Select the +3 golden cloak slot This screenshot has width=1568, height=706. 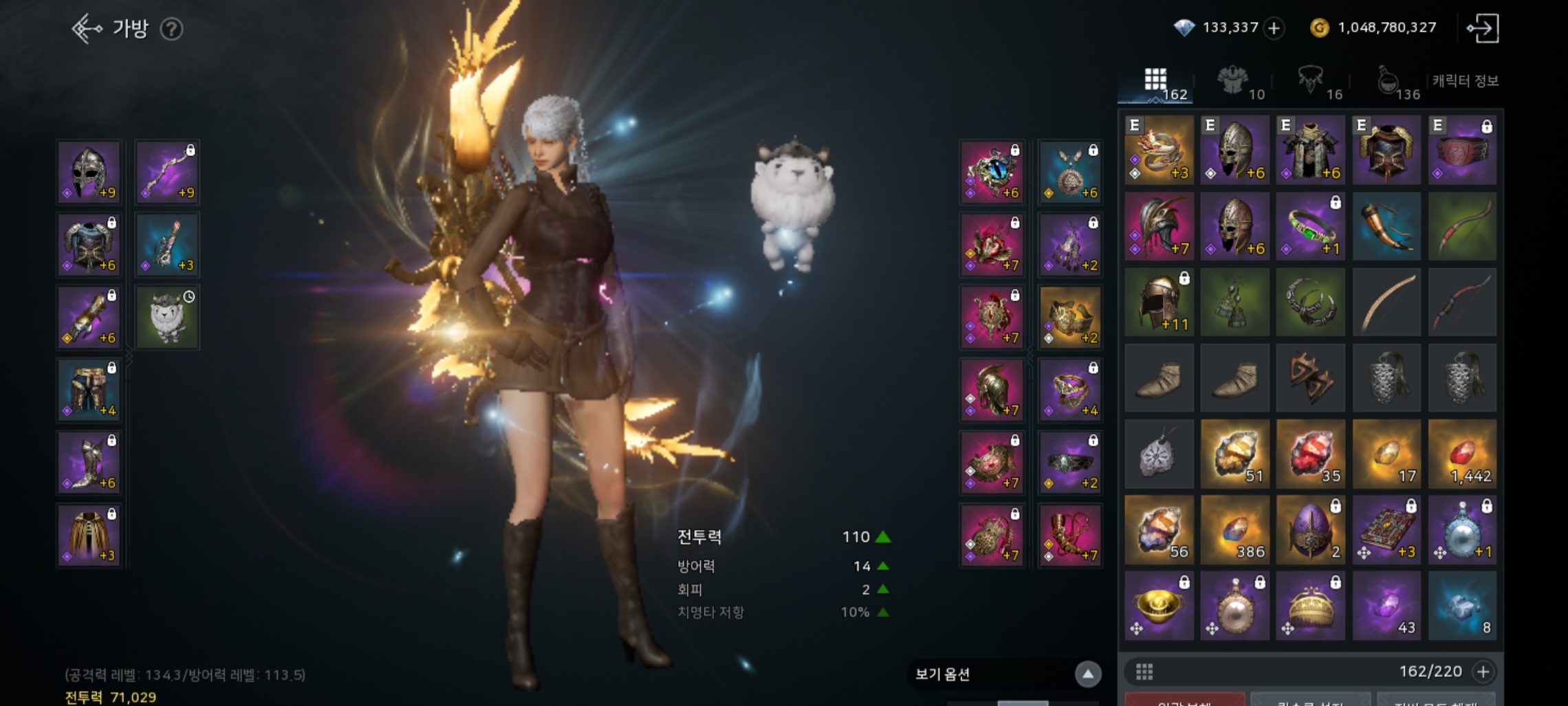[89, 535]
